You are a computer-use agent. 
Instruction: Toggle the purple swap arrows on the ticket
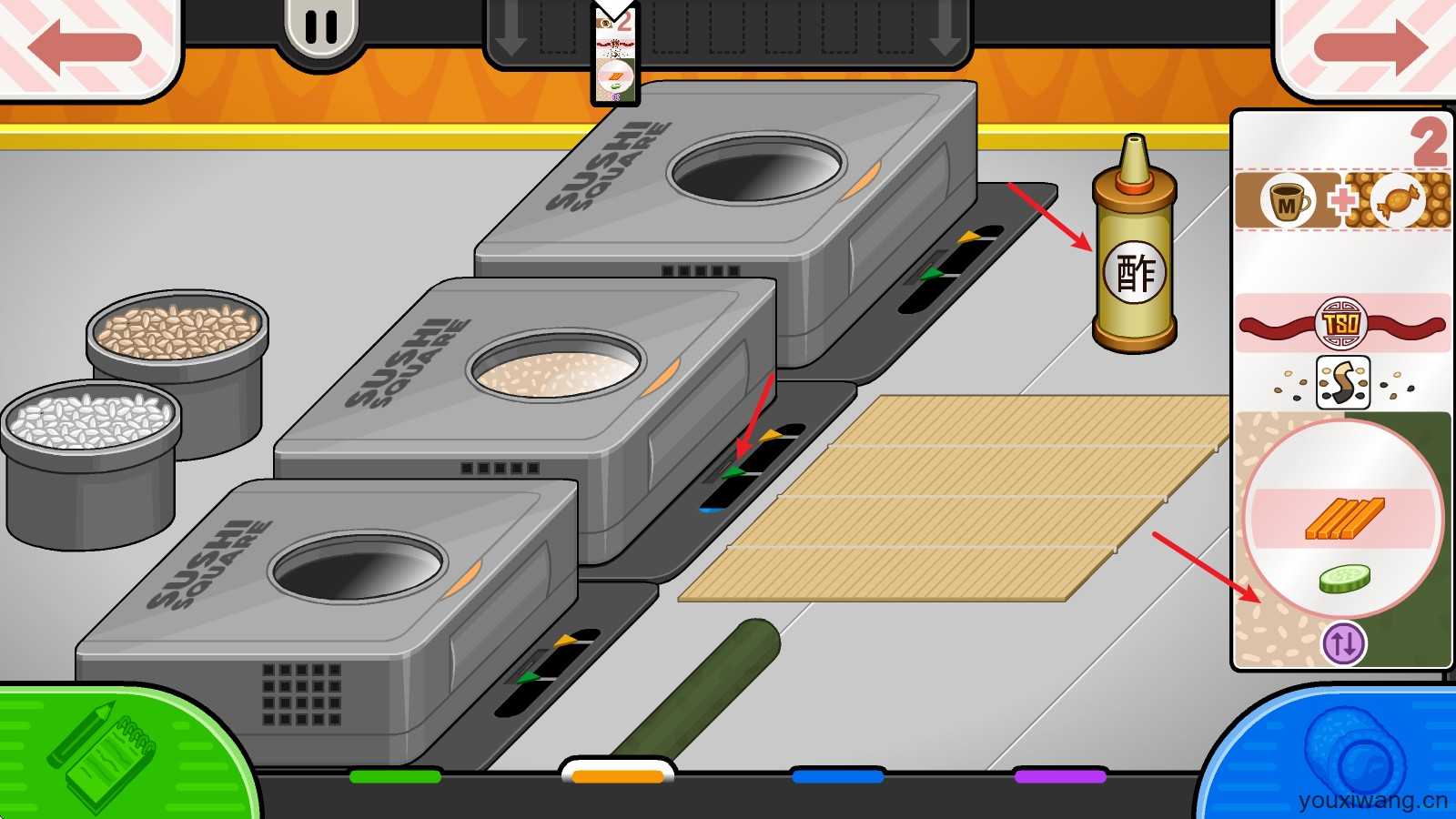click(1343, 642)
